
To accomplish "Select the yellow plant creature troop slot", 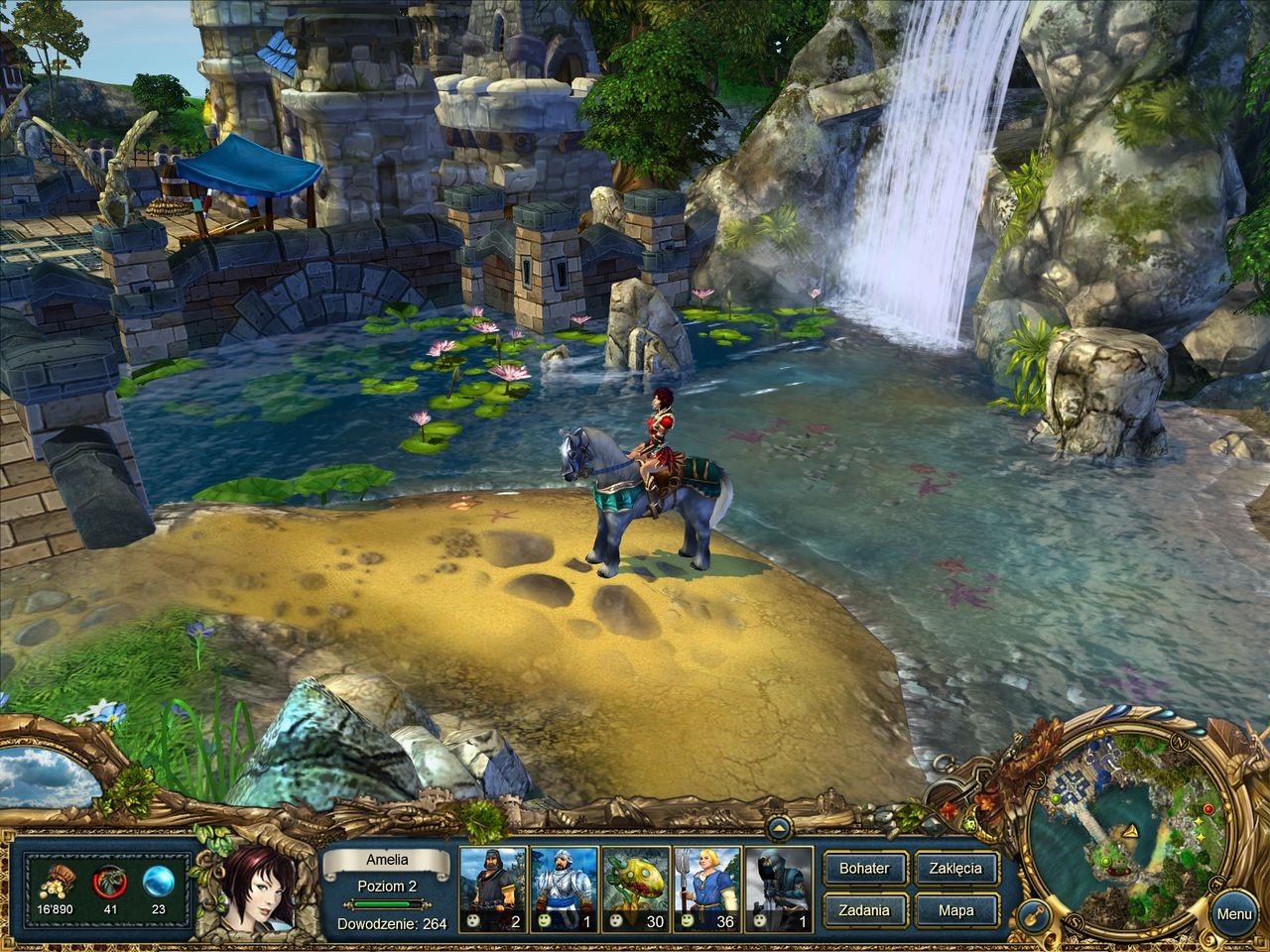I will click(635, 890).
